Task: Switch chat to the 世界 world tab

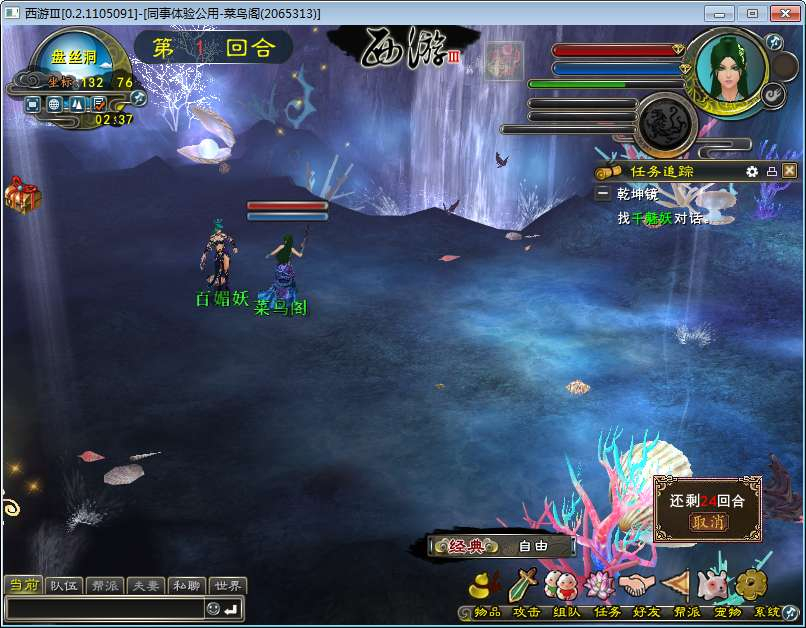Action: click(x=227, y=586)
